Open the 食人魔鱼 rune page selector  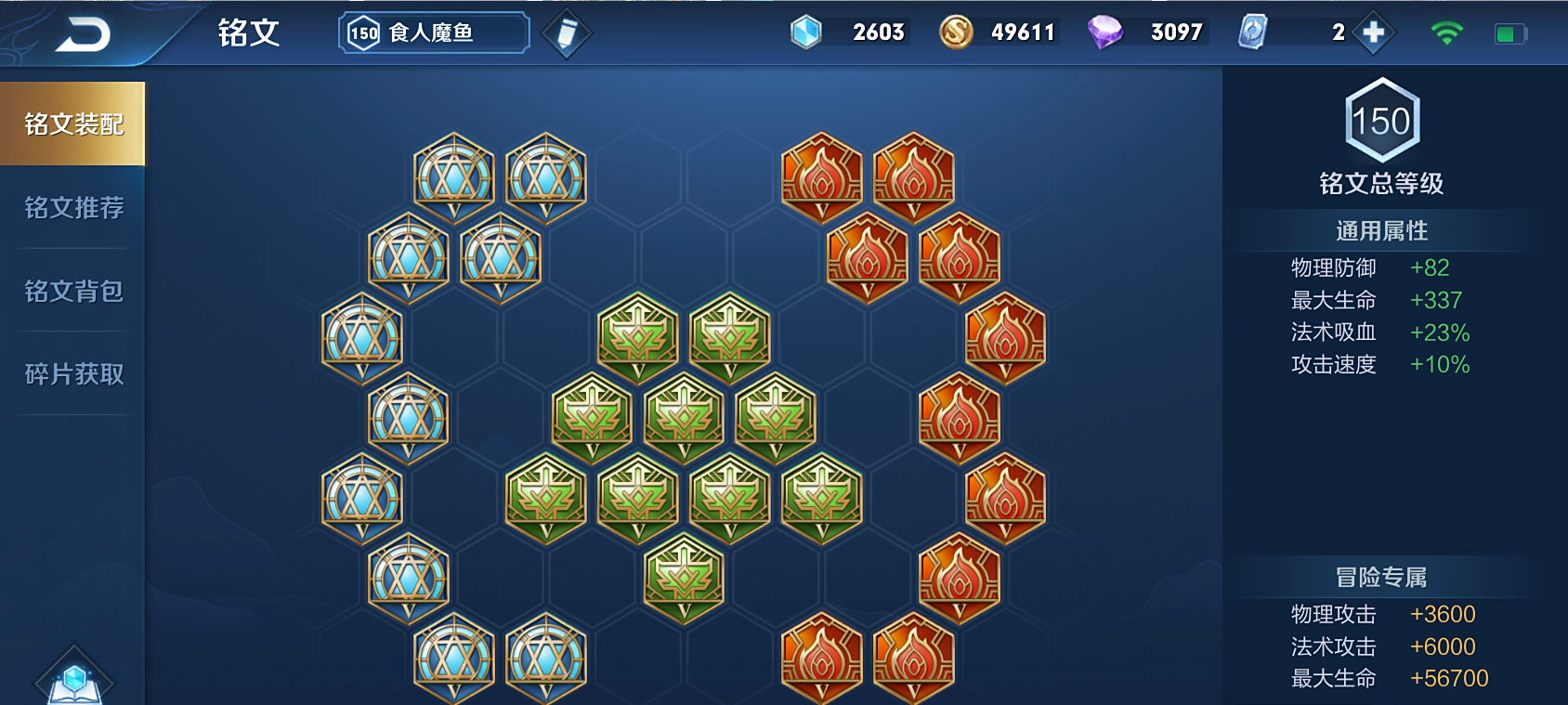tap(434, 33)
